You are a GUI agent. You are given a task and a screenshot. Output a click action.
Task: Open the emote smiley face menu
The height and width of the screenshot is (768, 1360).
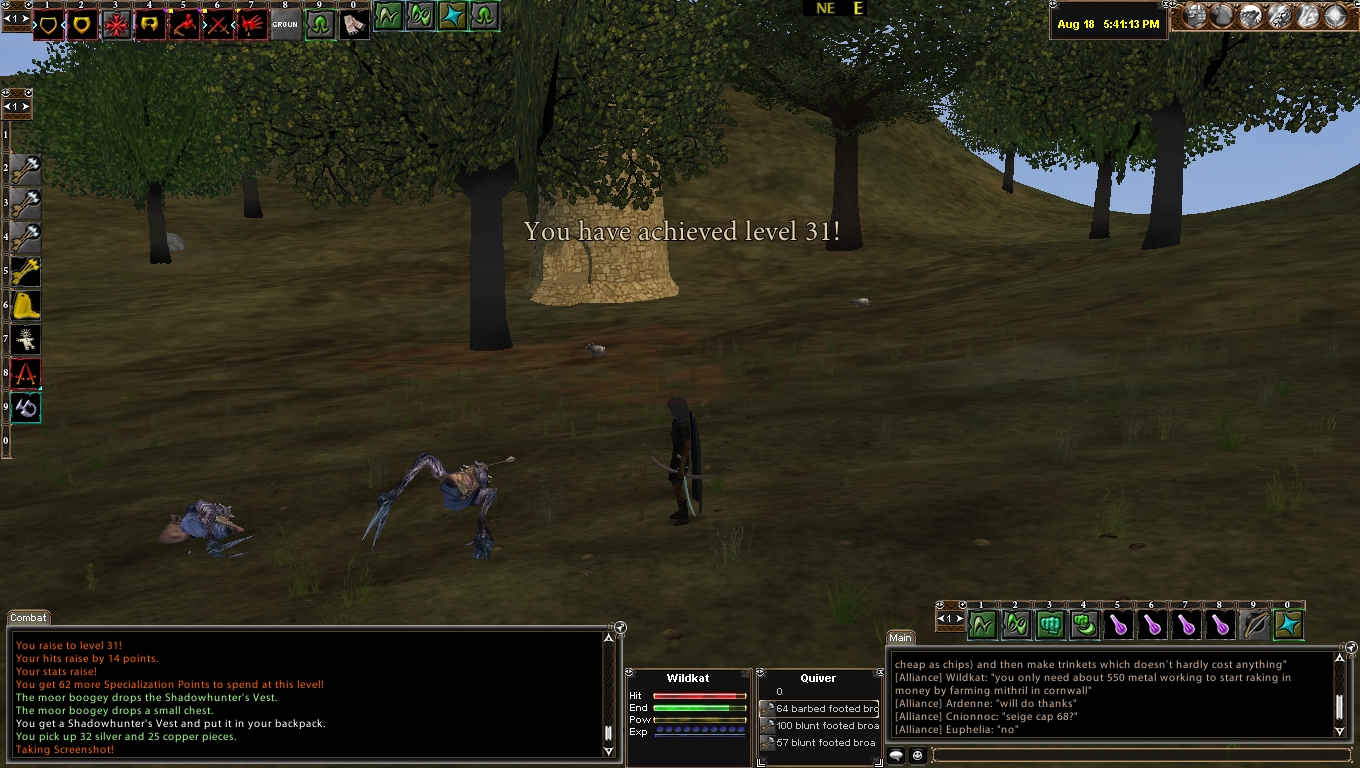(x=917, y=755)
